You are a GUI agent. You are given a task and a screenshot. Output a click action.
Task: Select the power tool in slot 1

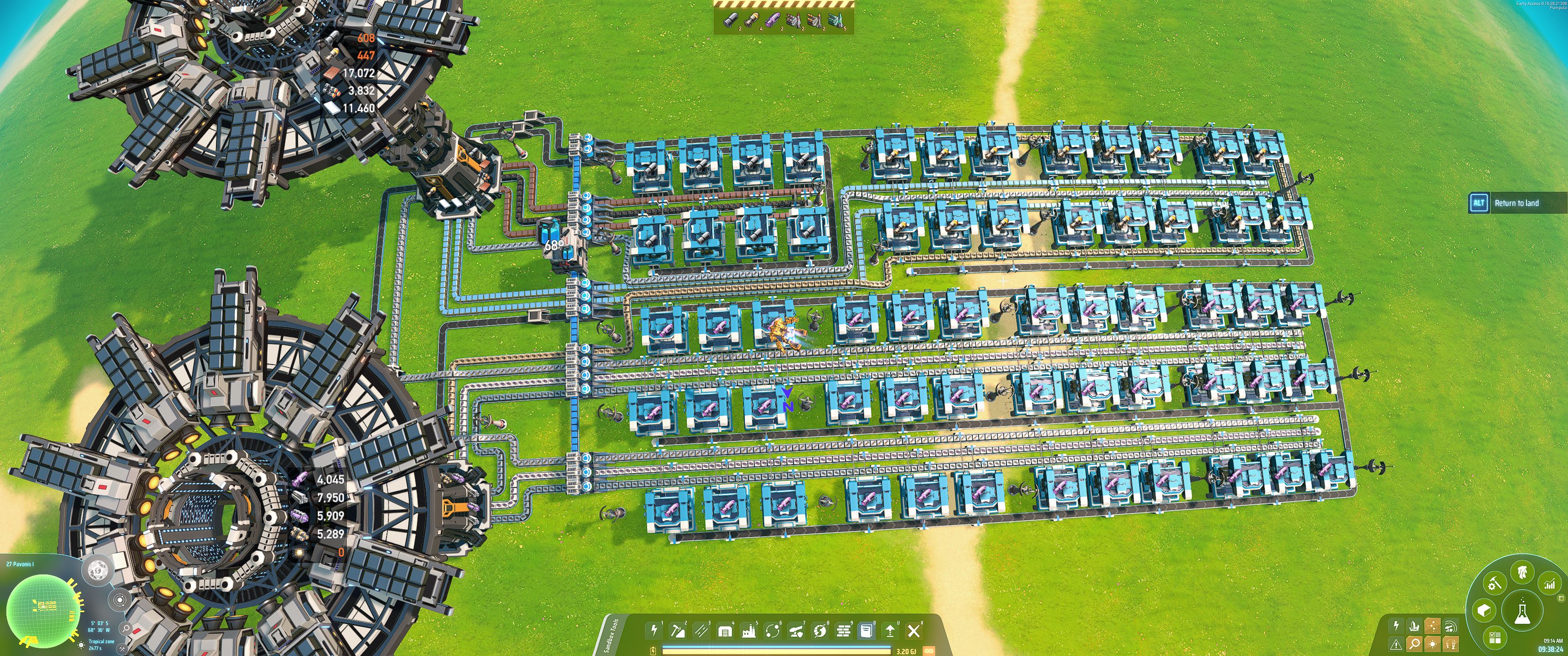point(654,632)
